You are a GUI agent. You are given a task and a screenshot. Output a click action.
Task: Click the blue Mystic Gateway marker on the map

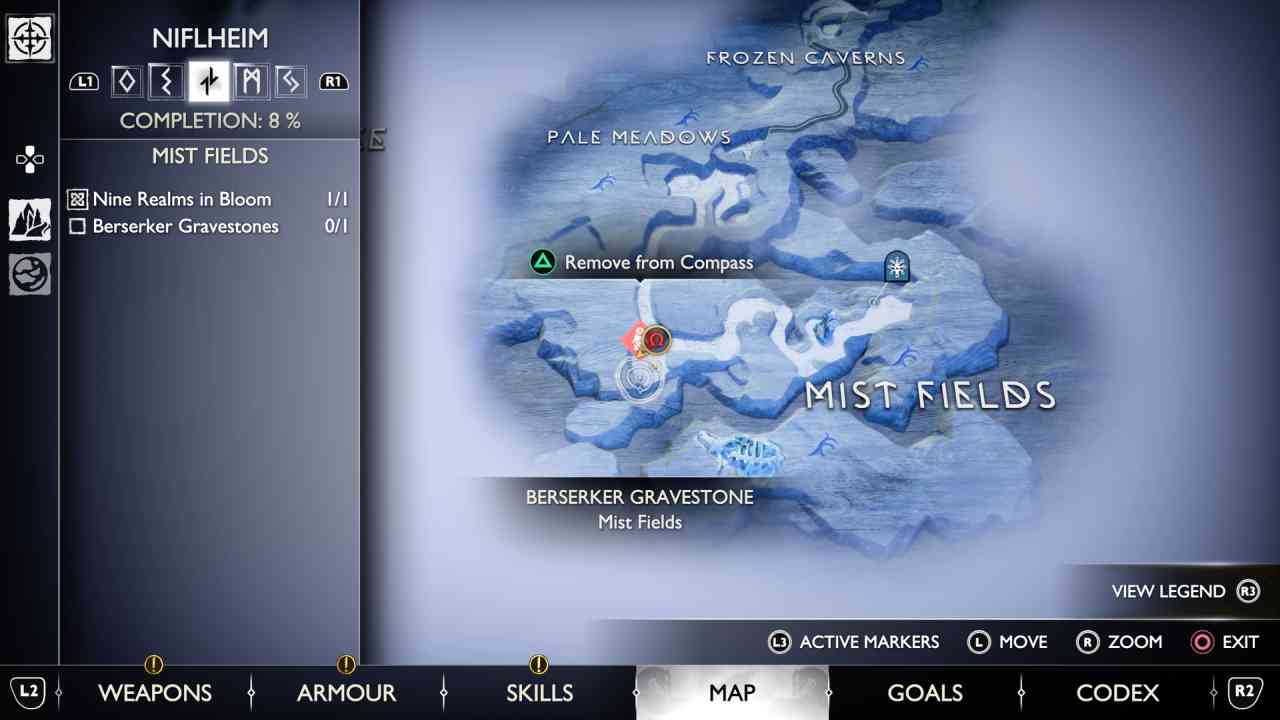[x=896, y=266]
